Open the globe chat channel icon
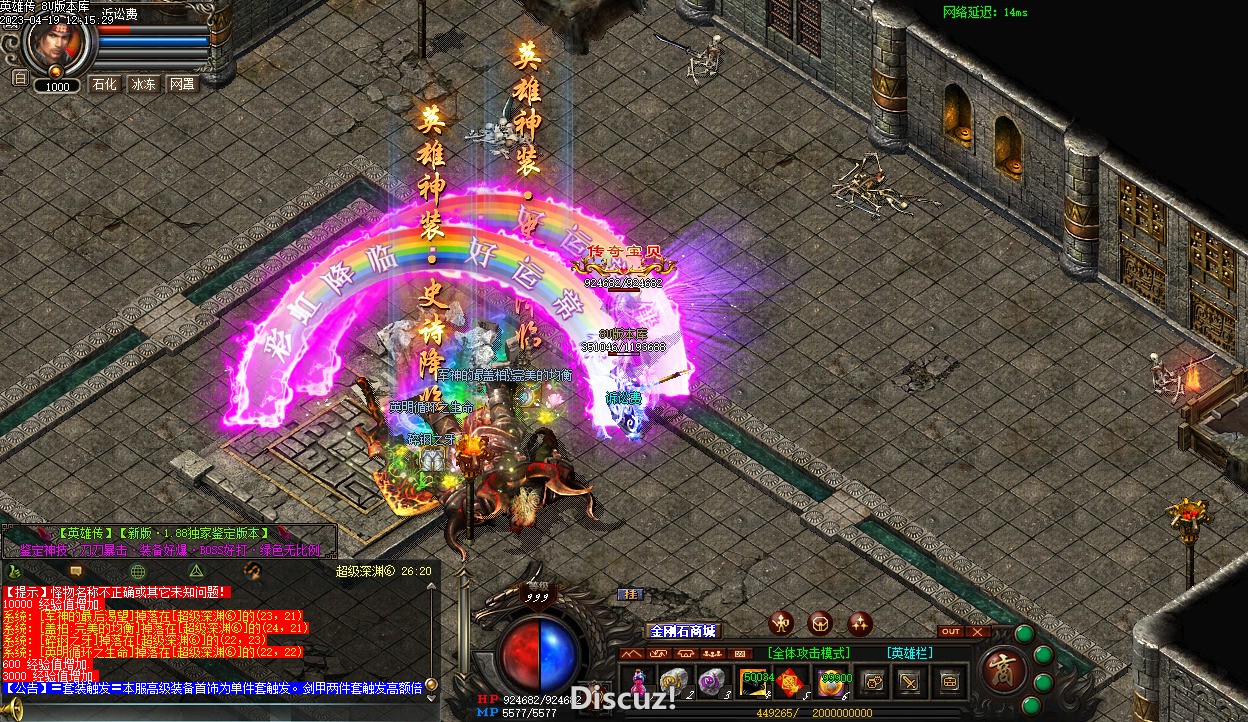Viewport: 1248px width, 722px height. click(138, 571)
